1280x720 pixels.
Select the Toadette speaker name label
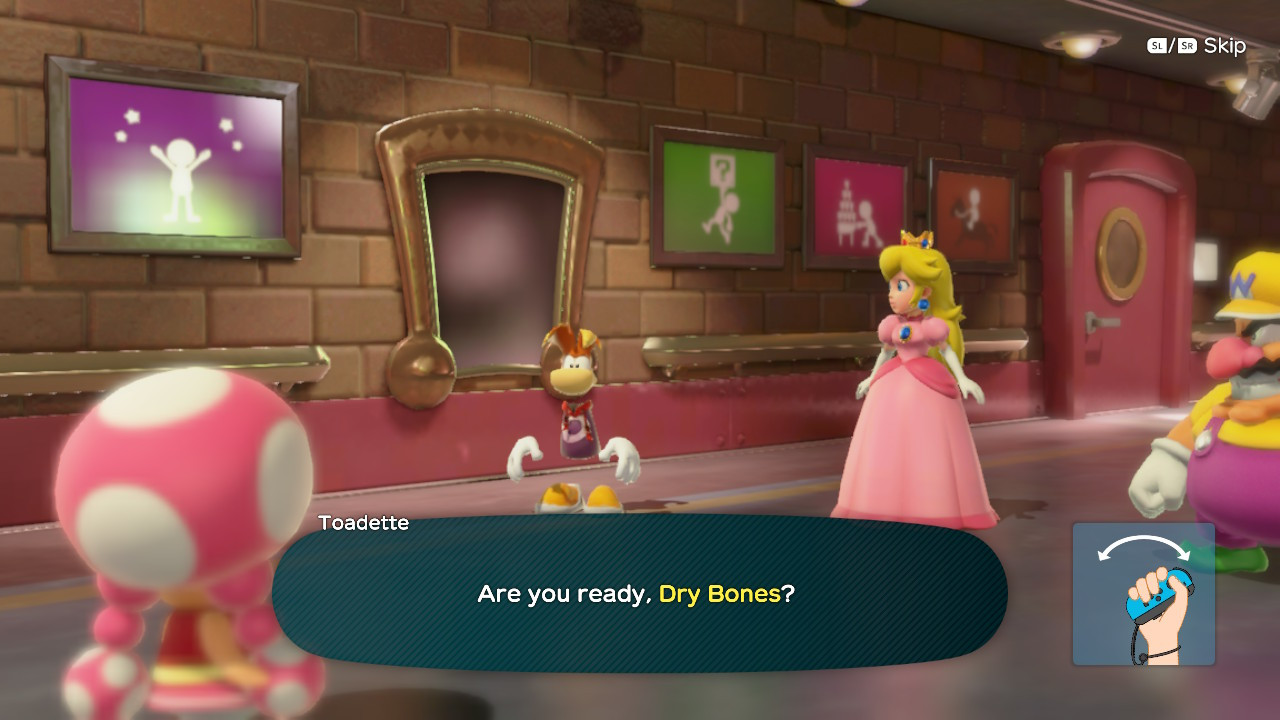[363, 523]
